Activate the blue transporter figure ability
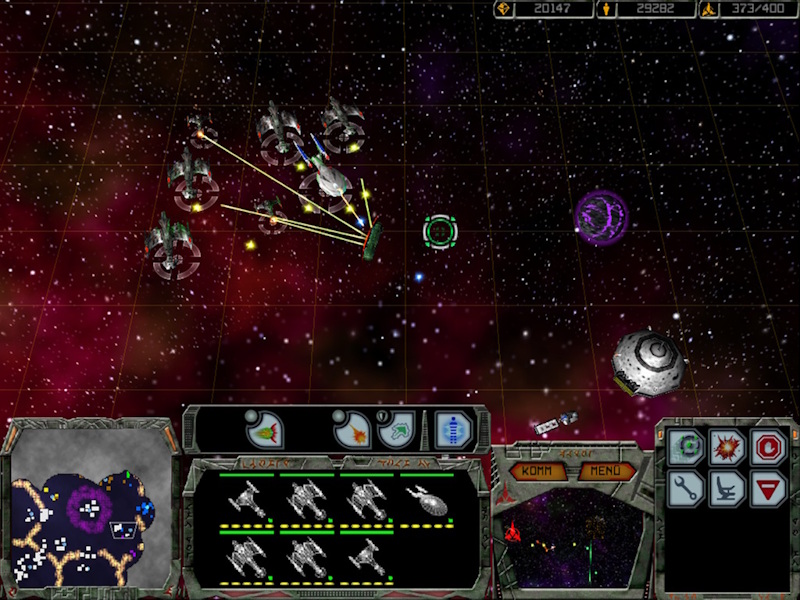 [x=453, y=430]
